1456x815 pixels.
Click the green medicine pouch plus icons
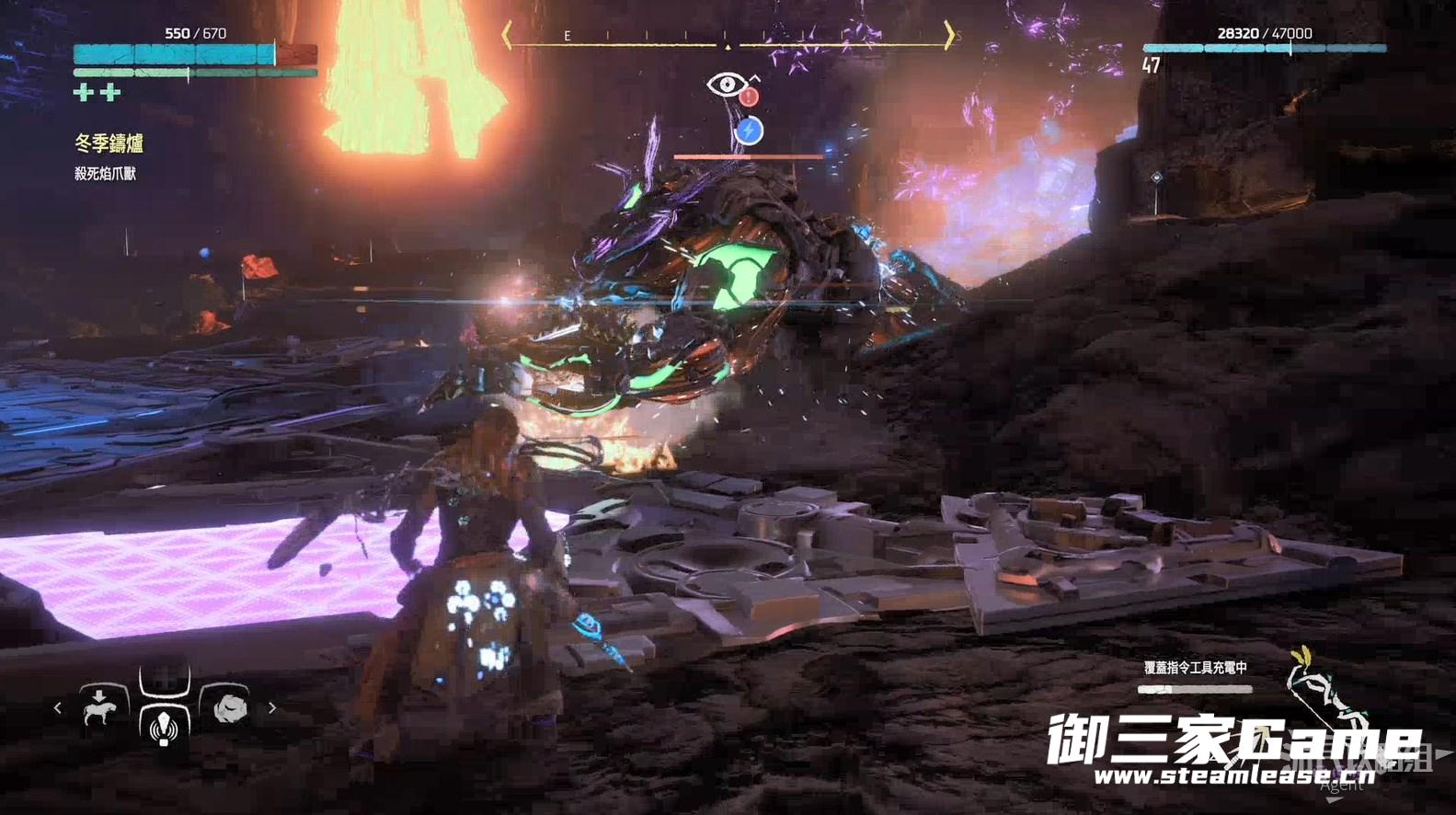(97, 92)
